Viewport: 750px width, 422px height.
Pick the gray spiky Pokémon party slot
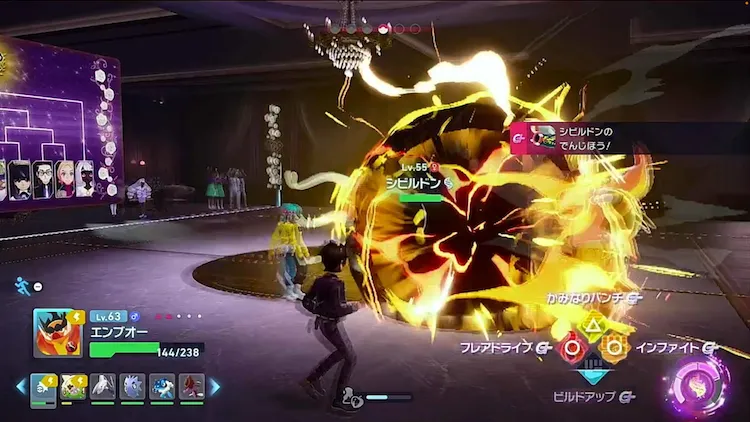[132, 387]
